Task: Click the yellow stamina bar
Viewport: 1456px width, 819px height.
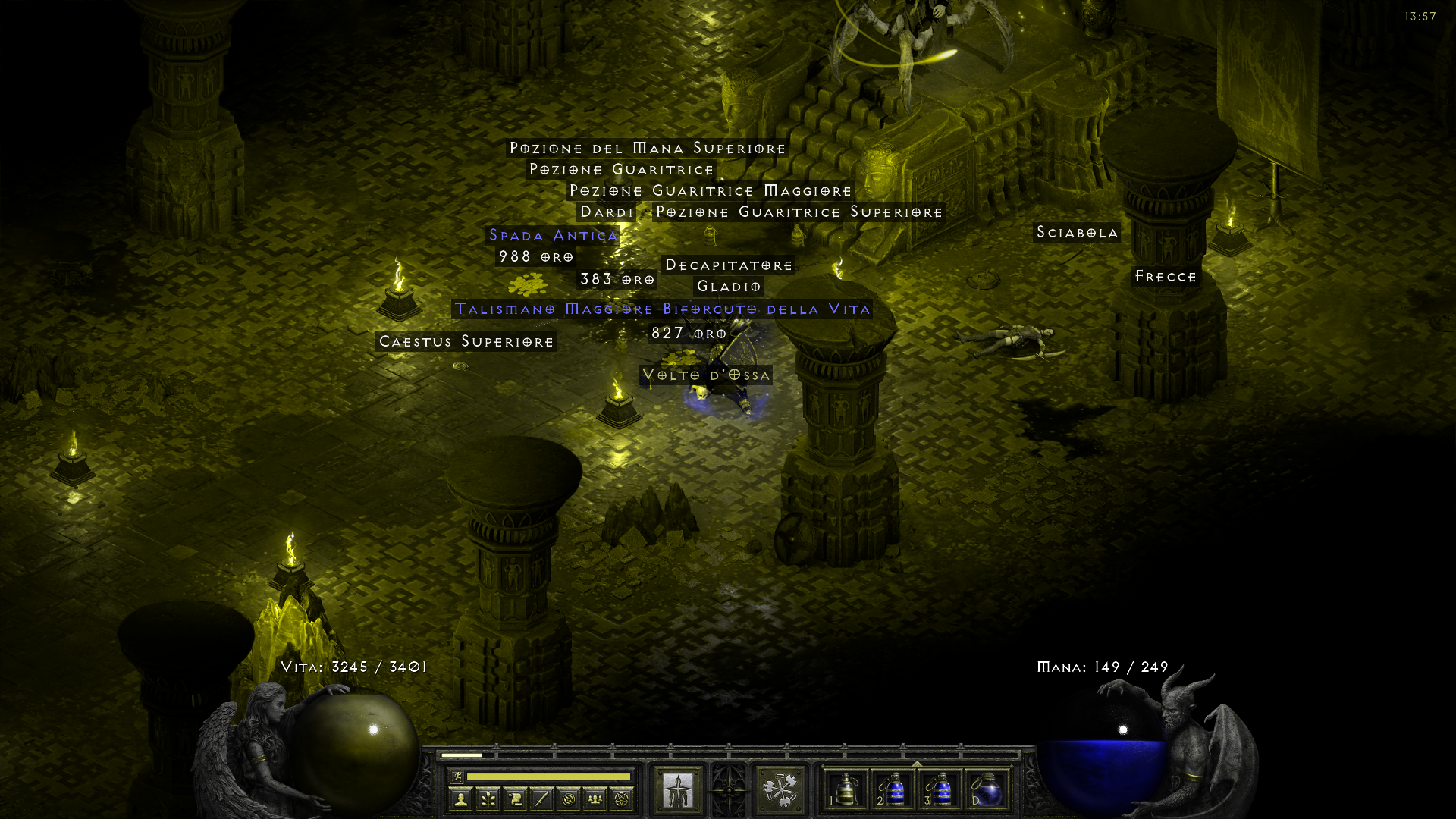Action: 548,777
